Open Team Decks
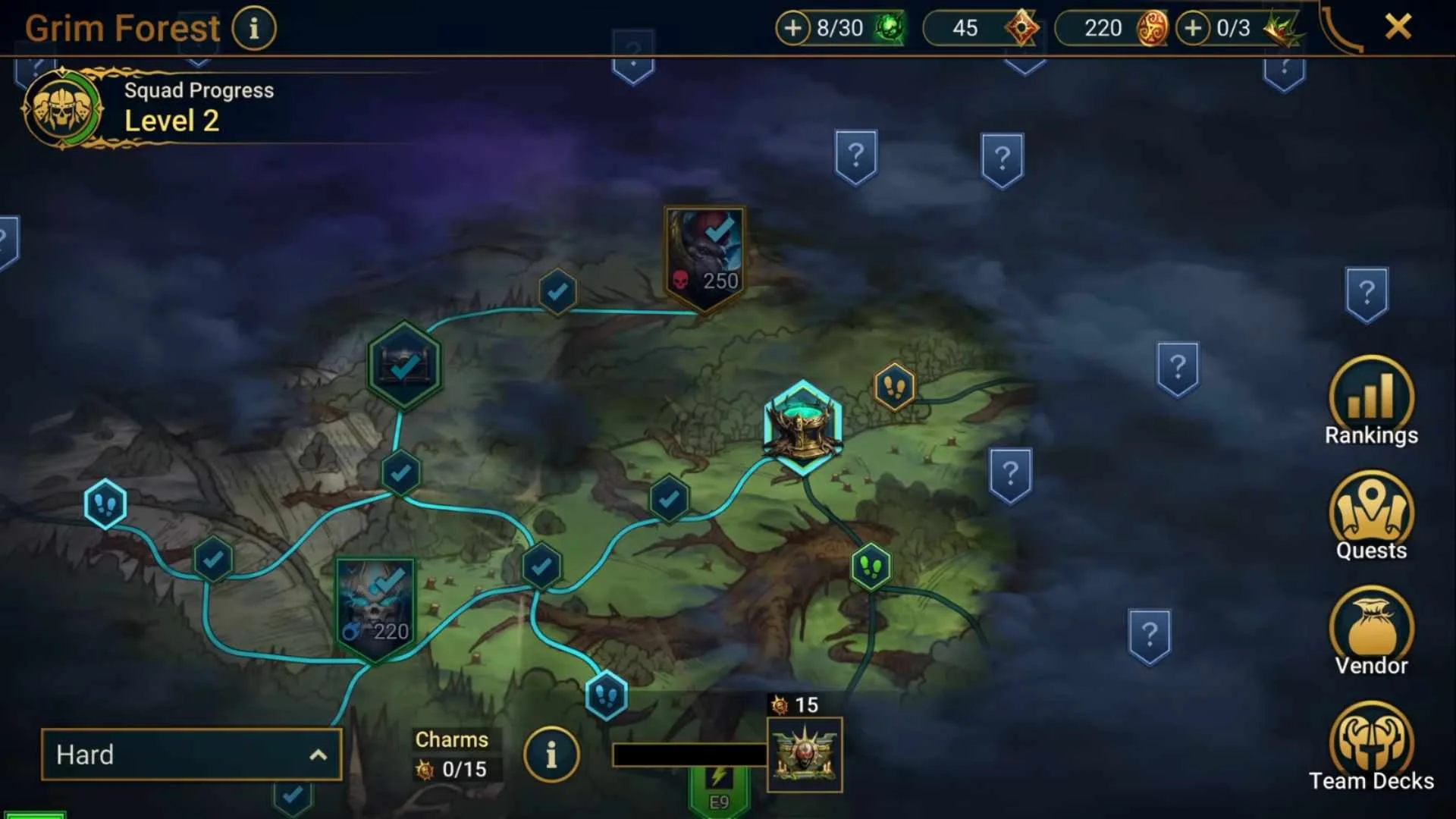Screen dimensions: 1456x819 coord(1371,747)
